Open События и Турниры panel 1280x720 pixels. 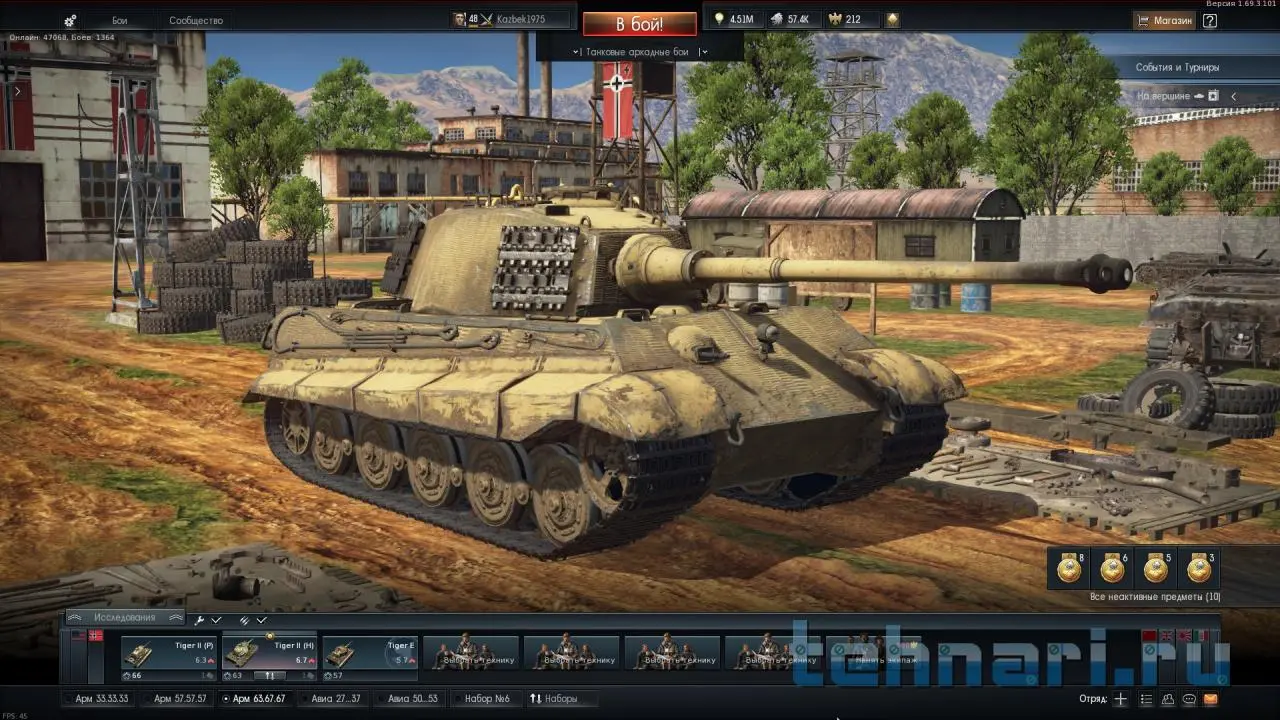[x=1177, y=67]
